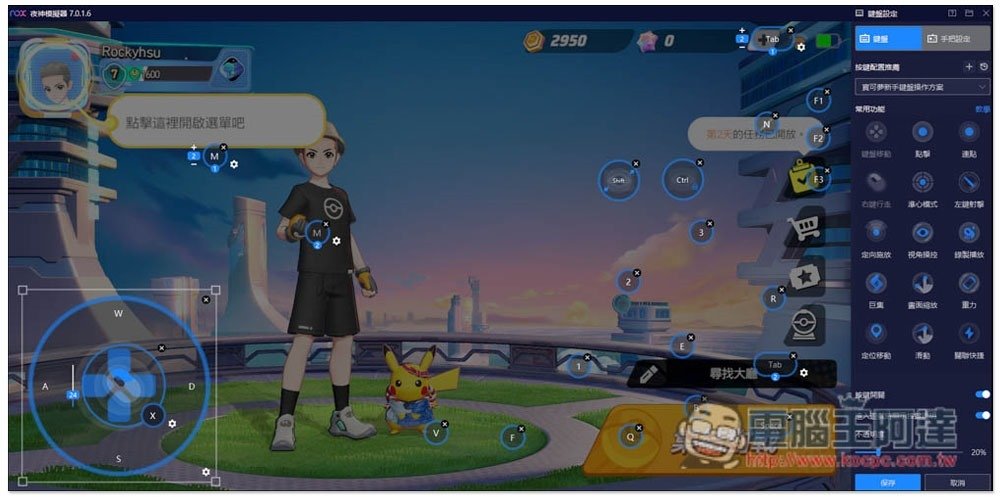Switch to the 手把設定 gamepad tab

[x=948, y=39]
